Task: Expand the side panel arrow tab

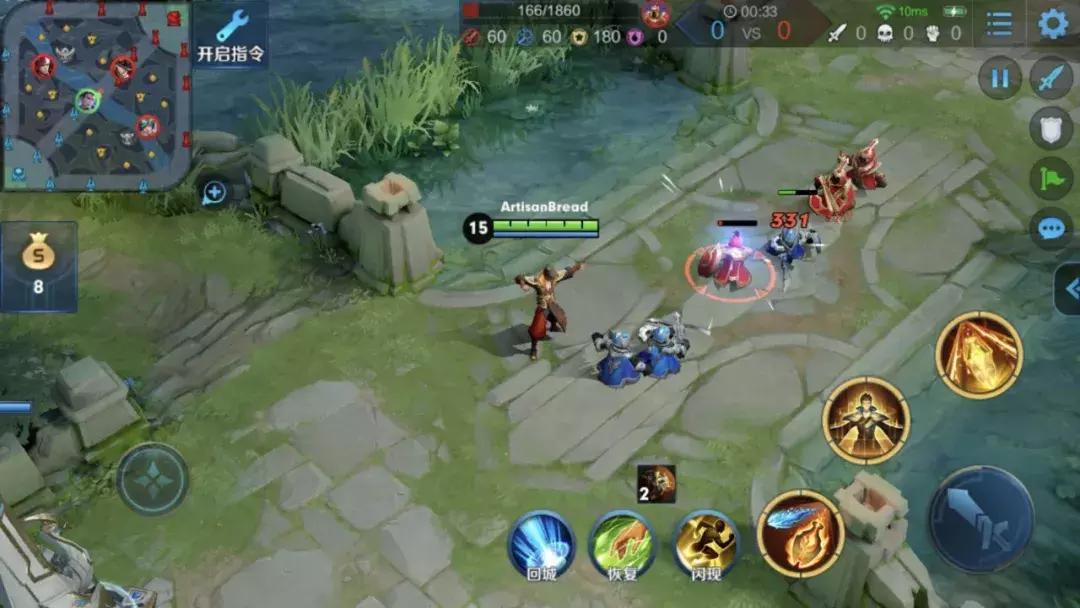Action: coord(1067,290)
